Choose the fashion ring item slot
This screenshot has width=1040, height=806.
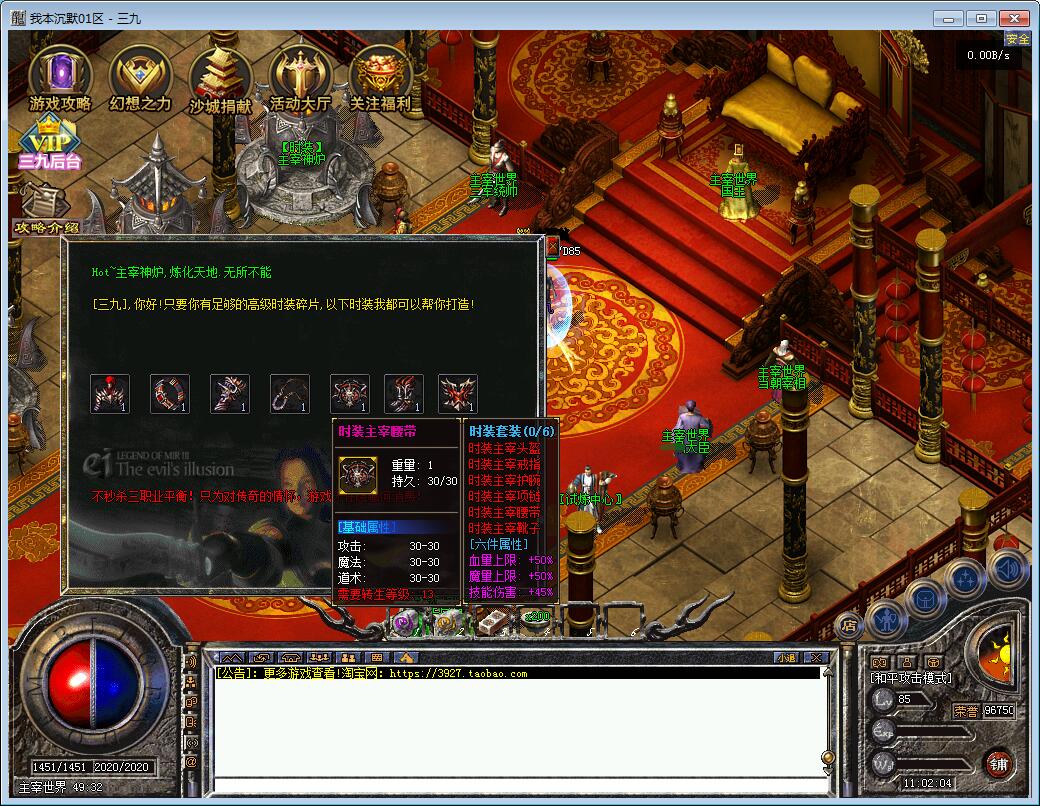click(170, 394)
